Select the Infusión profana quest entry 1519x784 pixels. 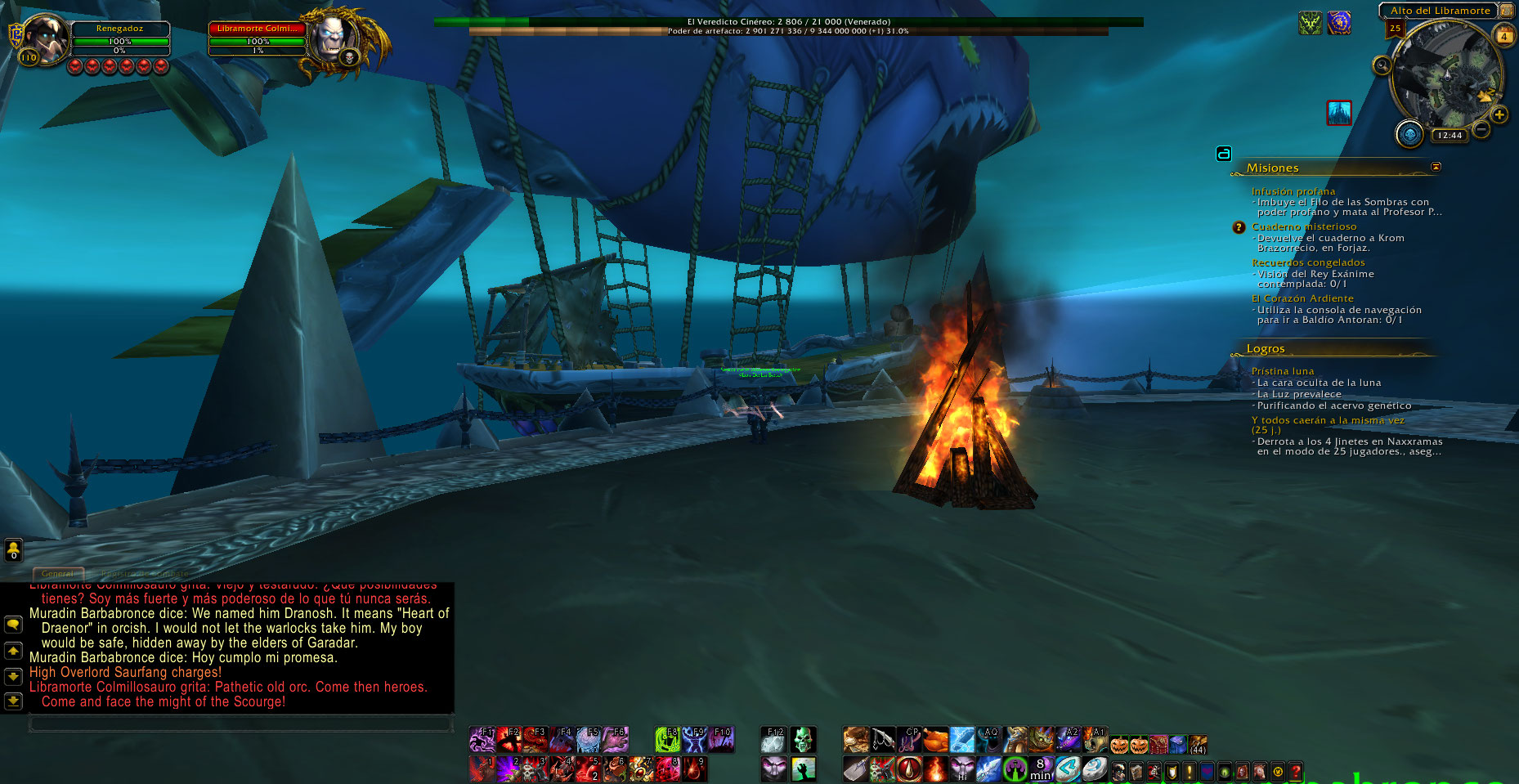[1293, 191]
